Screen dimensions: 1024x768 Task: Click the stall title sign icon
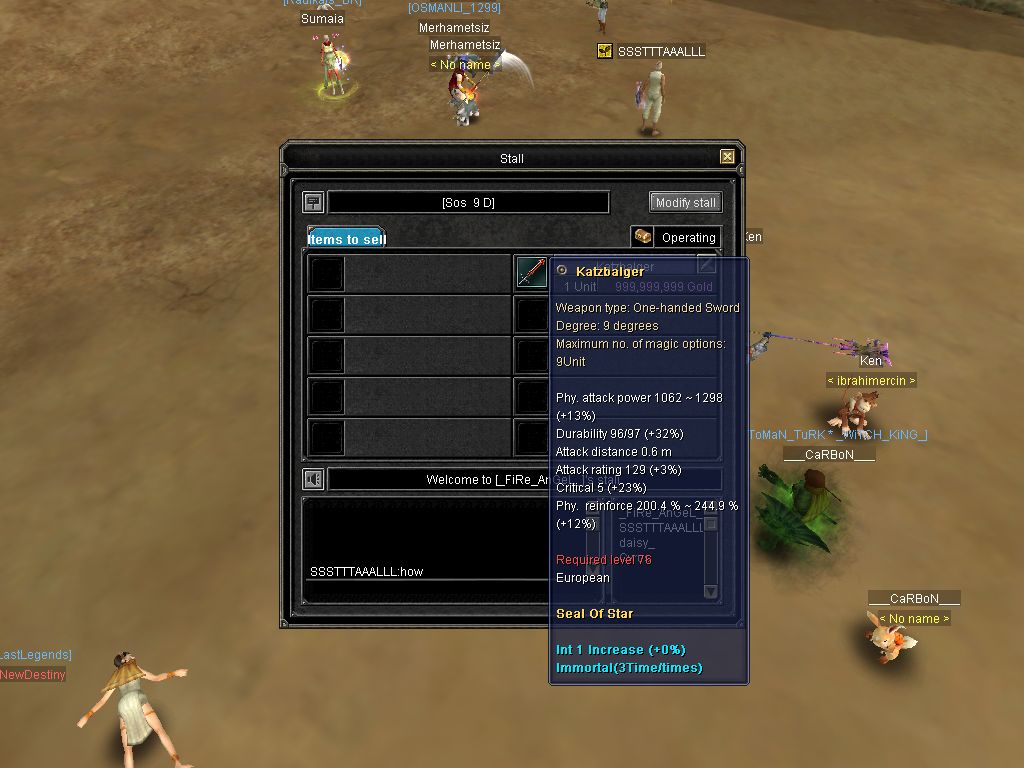313,202
